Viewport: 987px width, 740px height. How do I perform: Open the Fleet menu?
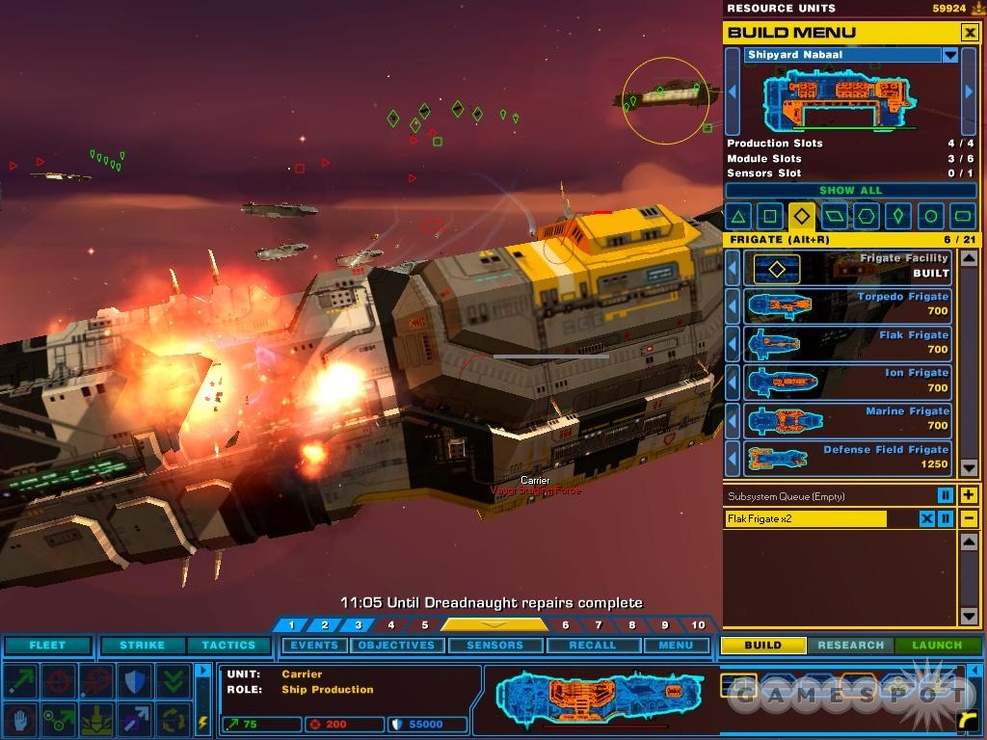click(x=47, y=645)
